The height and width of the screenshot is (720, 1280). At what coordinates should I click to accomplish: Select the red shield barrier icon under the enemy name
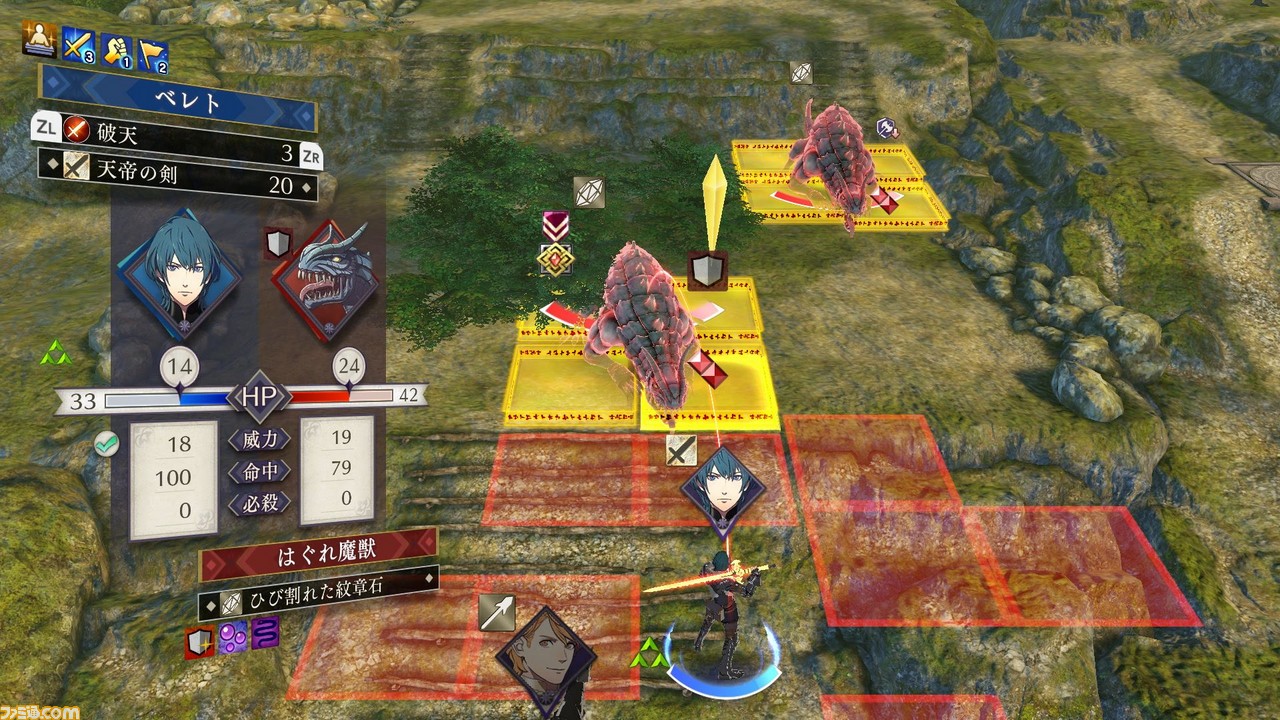click(199, 642)
